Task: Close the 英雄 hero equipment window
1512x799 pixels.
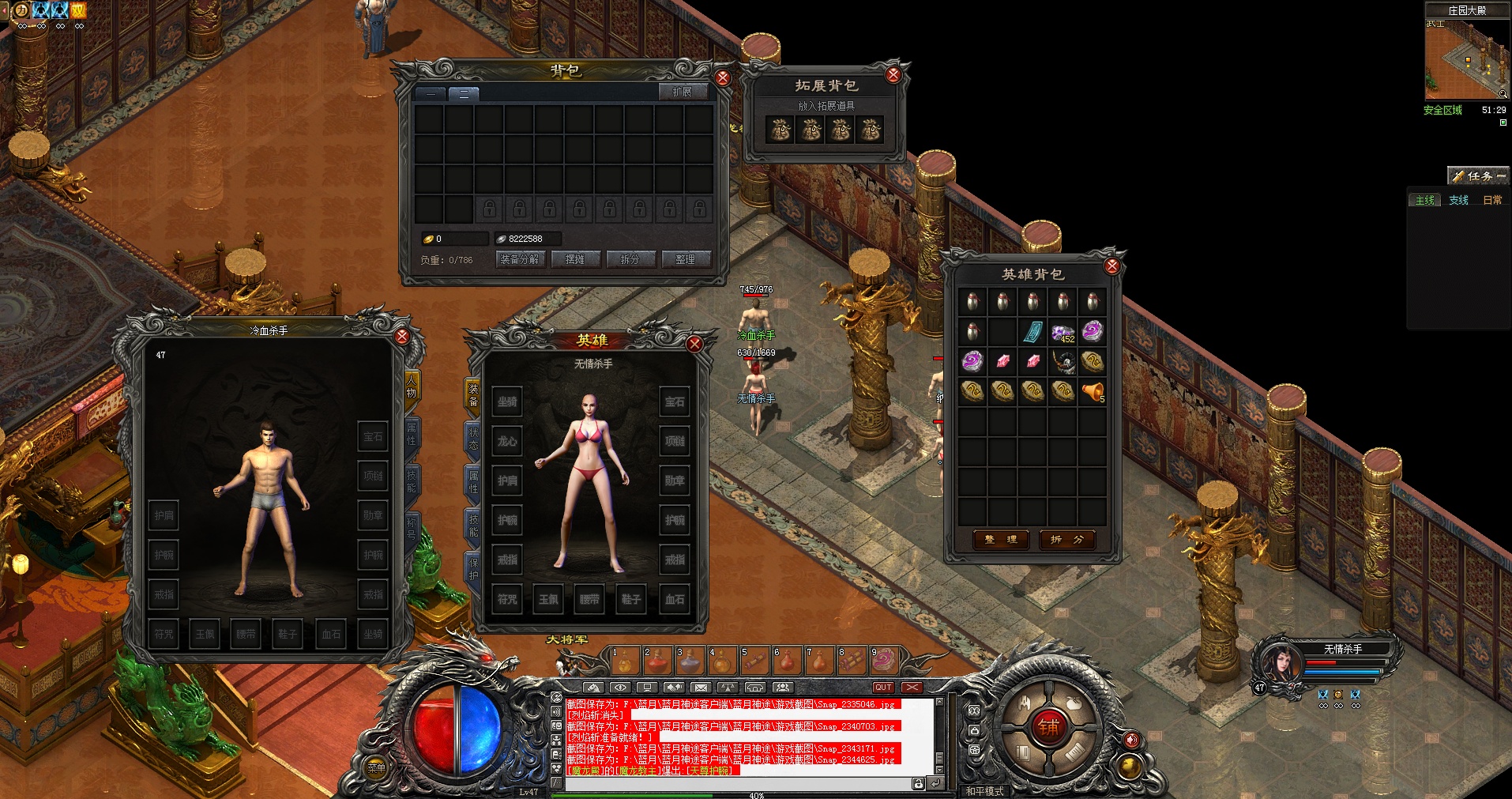Action: coord(694,344)
